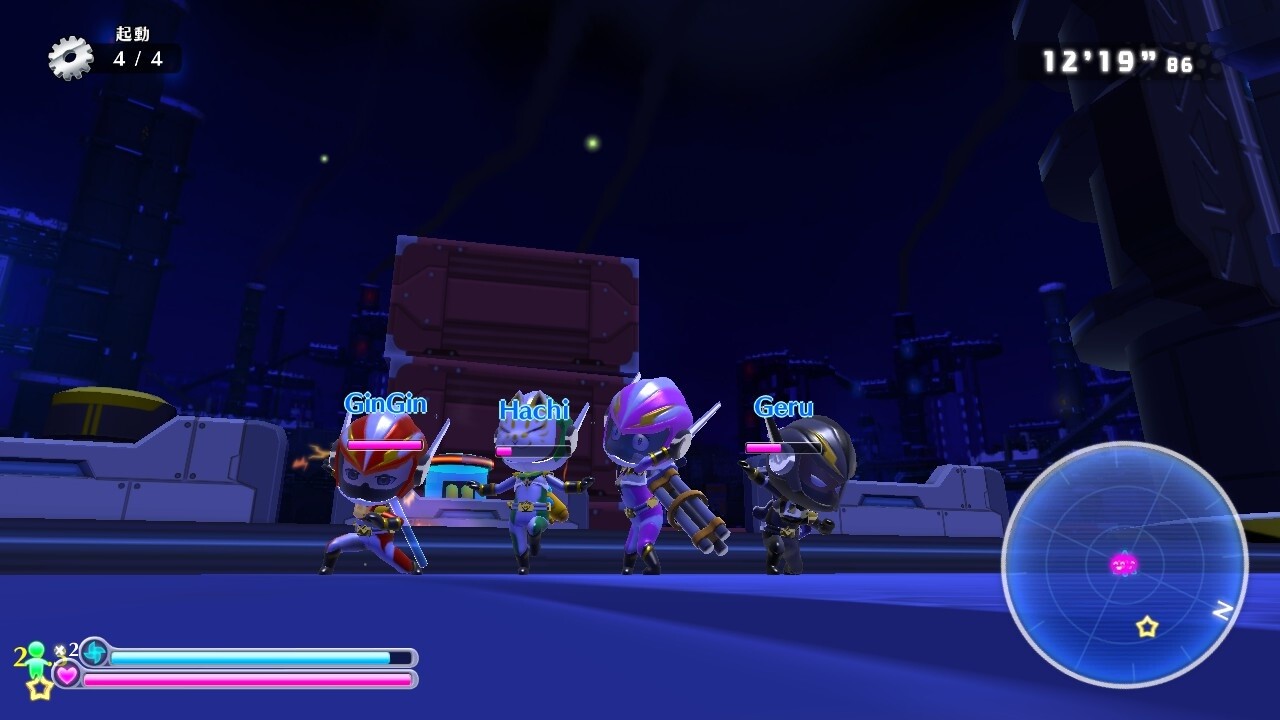Select the yellow star icon beside the health bar

tap(39, 688)
